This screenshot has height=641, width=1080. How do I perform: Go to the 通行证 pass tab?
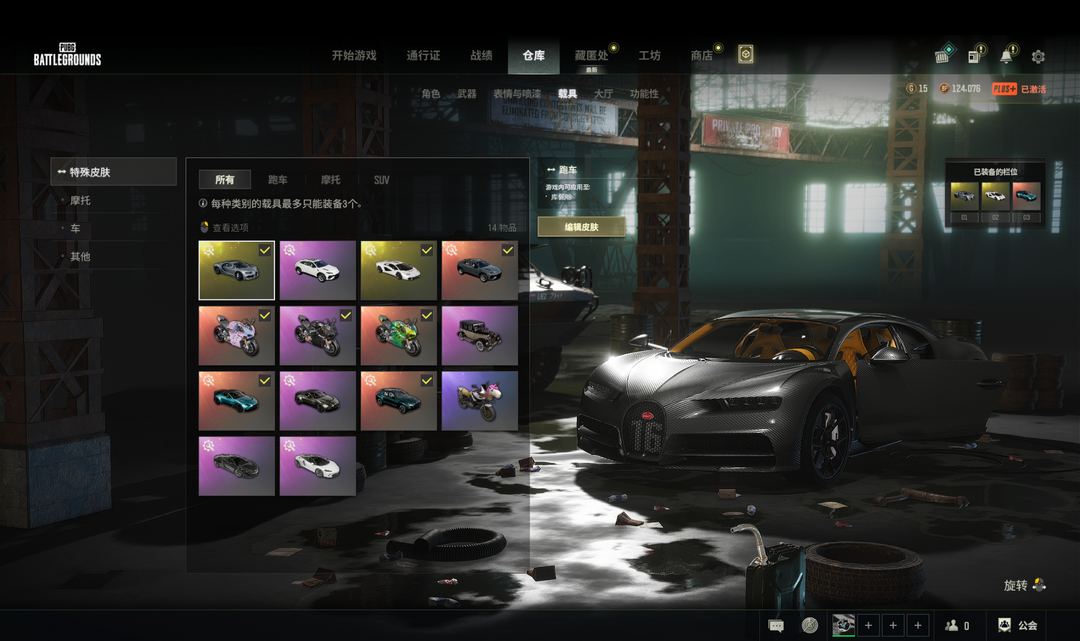[x=423, y=56]
